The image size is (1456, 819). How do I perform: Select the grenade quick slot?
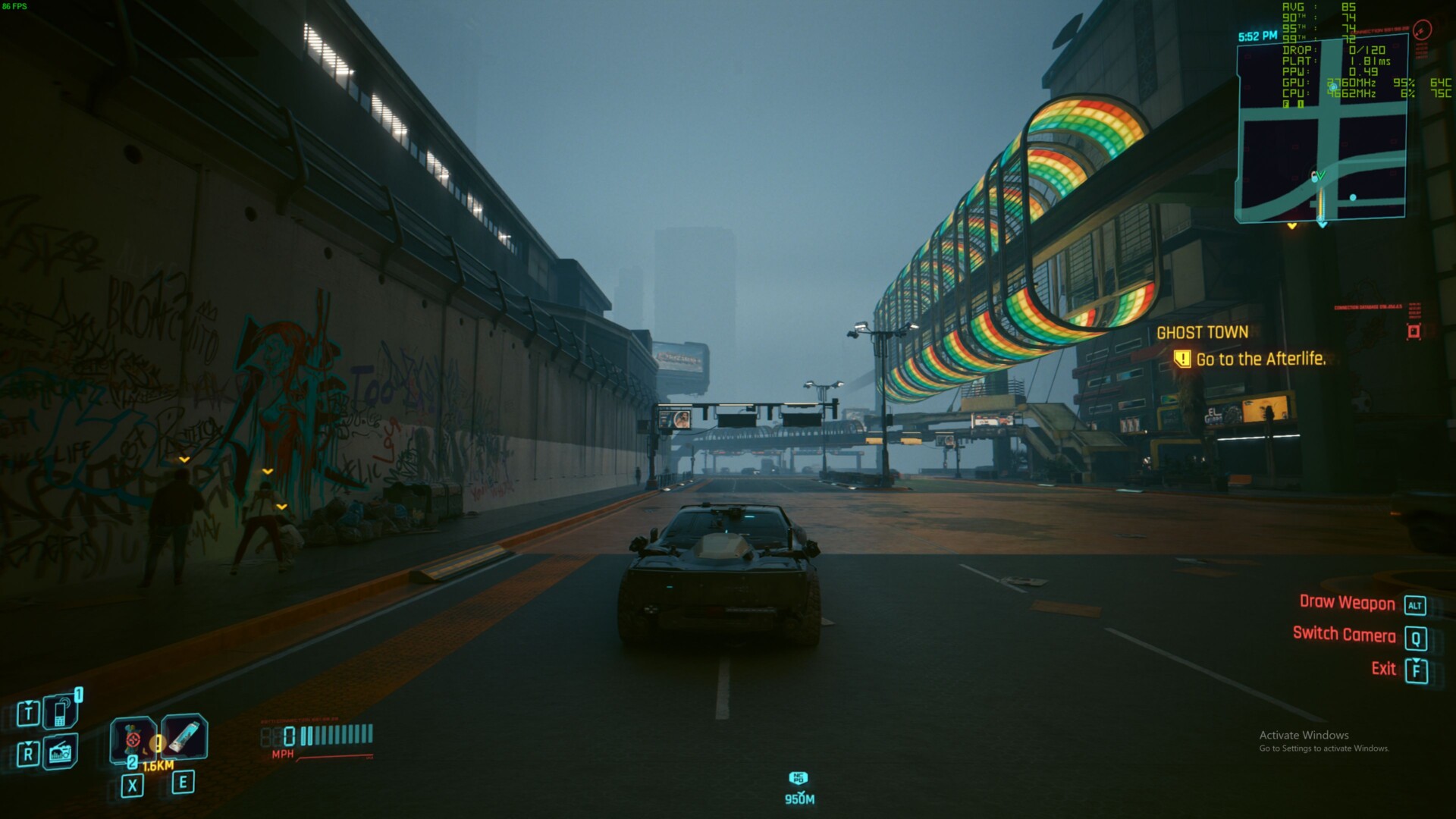(x=133, y=739)
